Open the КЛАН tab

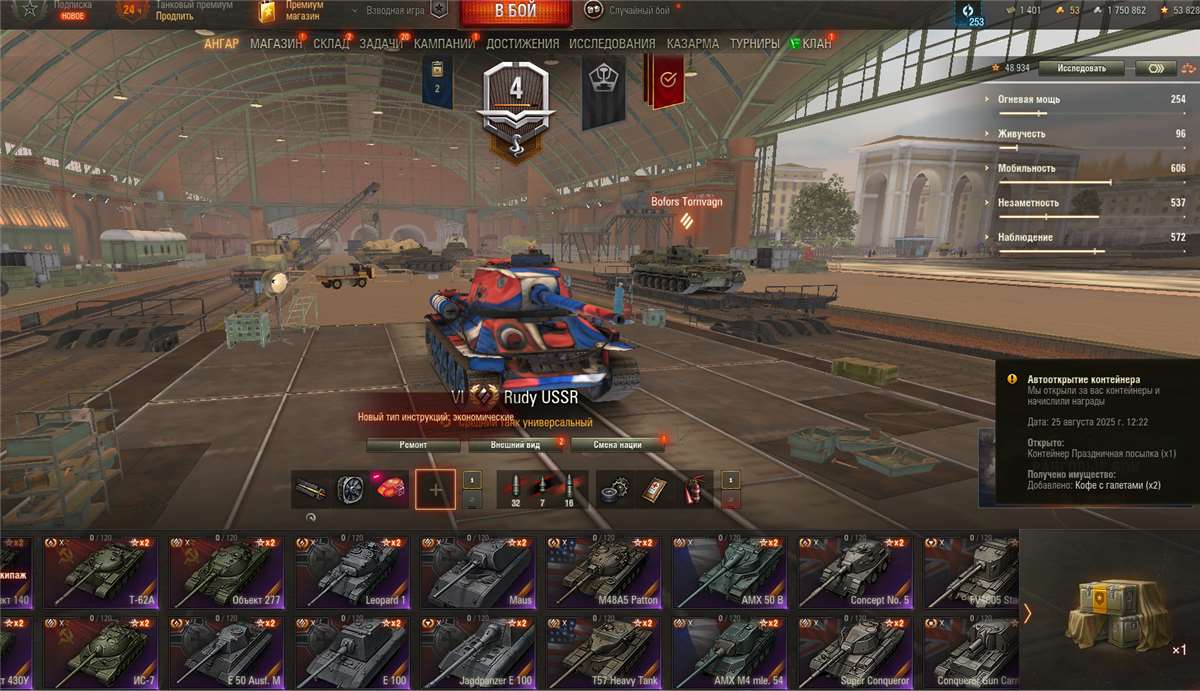pyautogui.click(x=815, y=44)
